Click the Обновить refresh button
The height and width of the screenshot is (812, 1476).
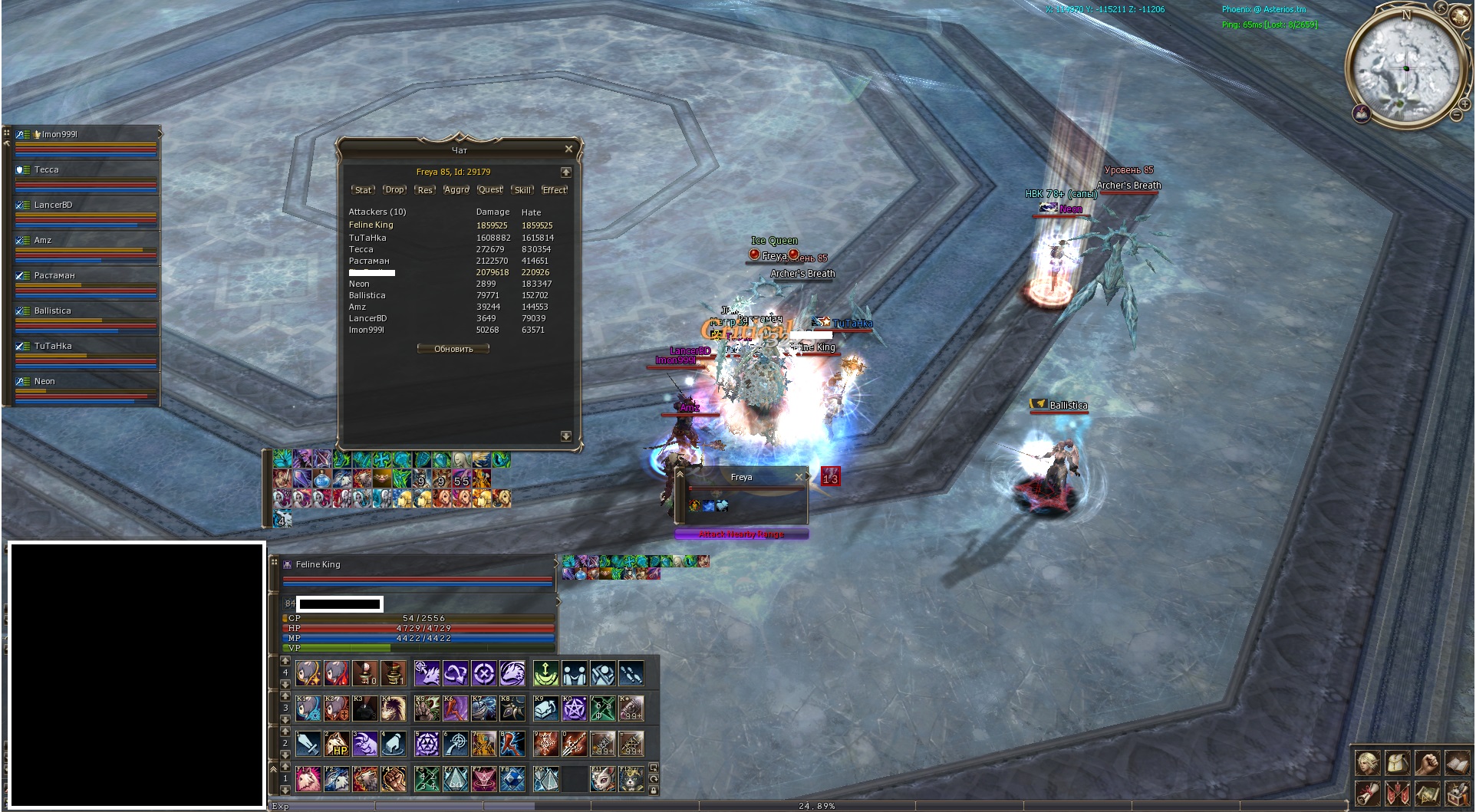point(453,349)
